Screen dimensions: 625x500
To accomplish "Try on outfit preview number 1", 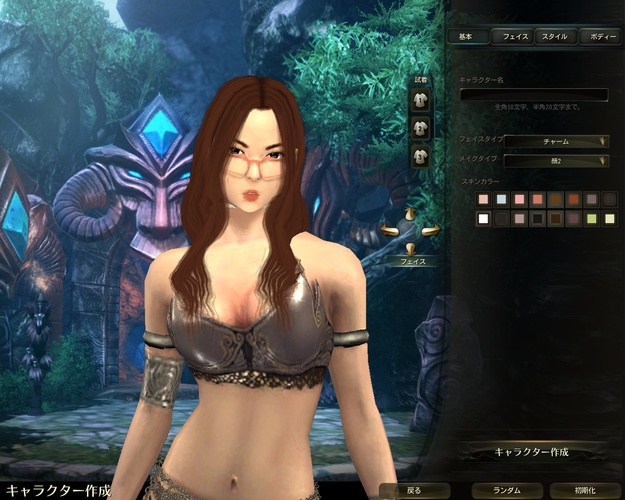I will click(421, 101).
